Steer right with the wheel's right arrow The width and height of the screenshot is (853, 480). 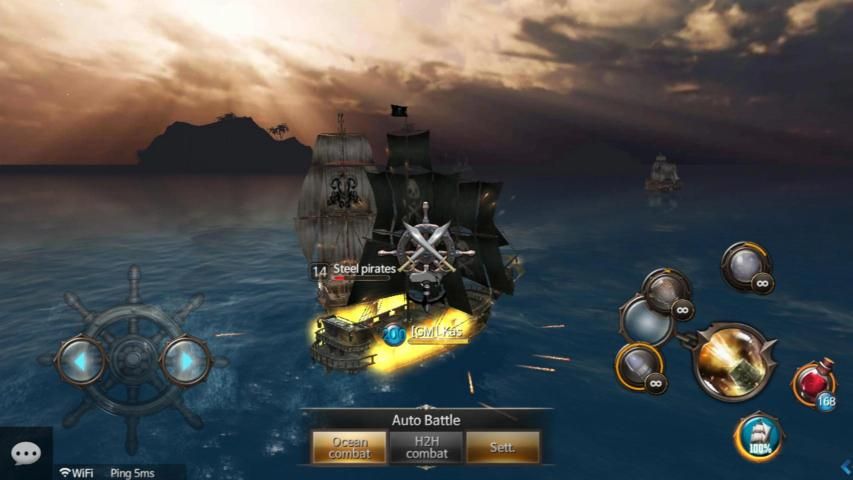click(x=184, y=360)
